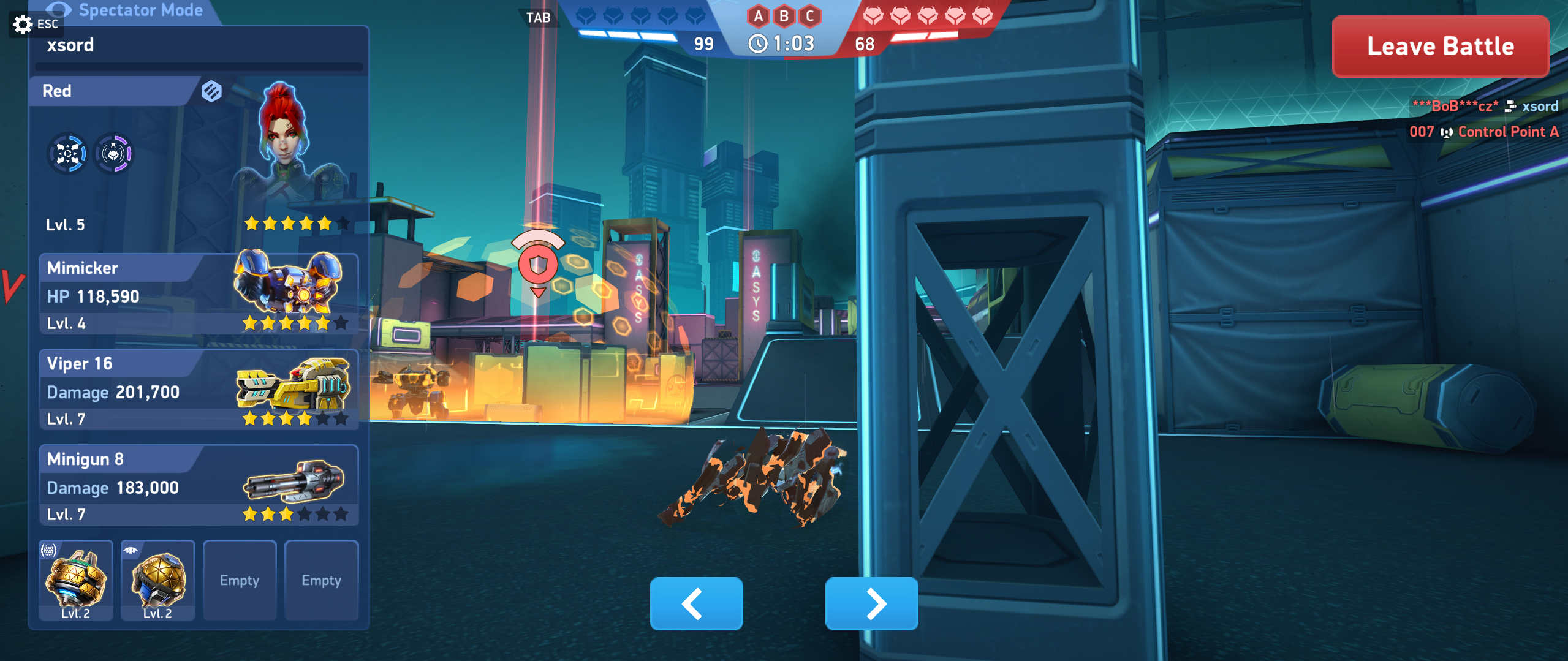The width and height of the screenshot is (1568, 661).
Task: Inspect the first pilot skill icon
Action: click(x=67, y=154)
